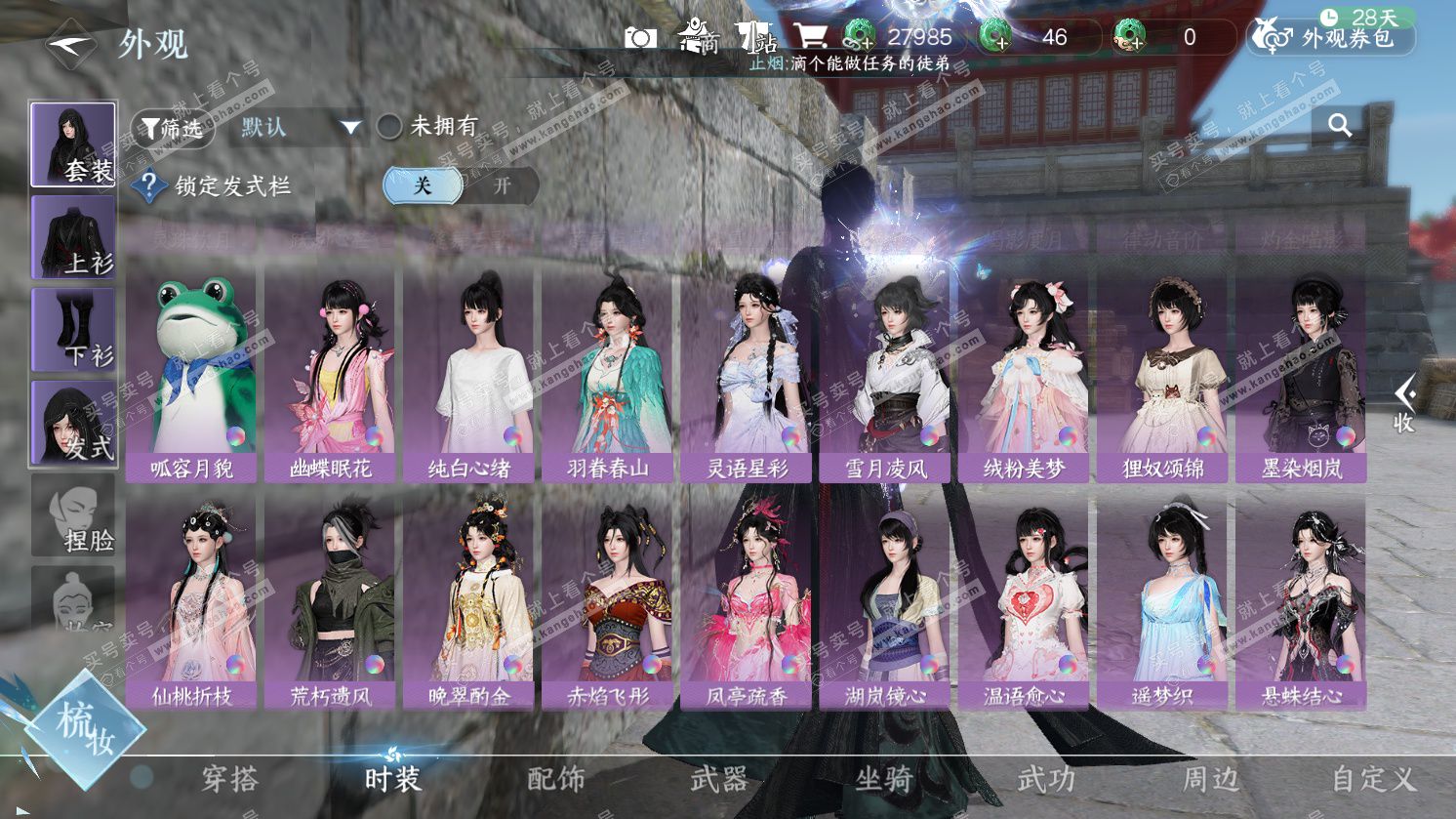Open the camera photo mode icon
The image size is (1456, 819).
[640, 38]
